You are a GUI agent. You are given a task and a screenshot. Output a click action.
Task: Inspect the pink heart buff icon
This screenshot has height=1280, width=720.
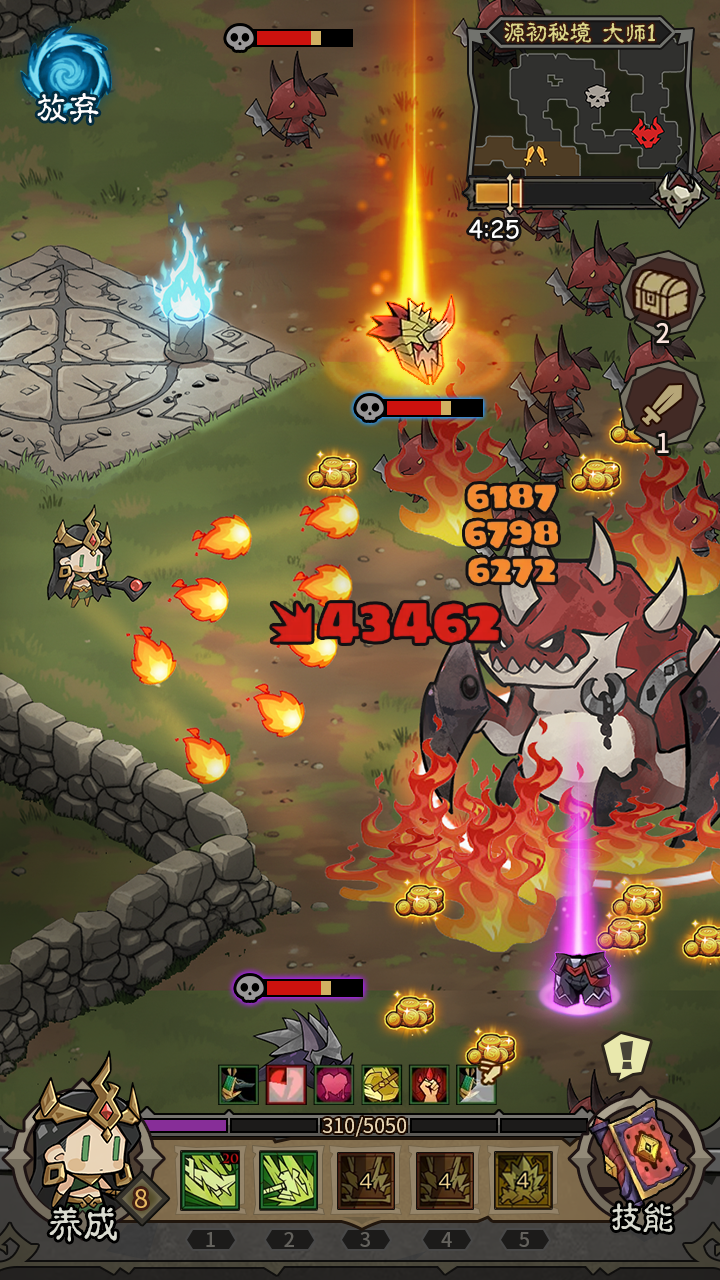click(334, 1085)
